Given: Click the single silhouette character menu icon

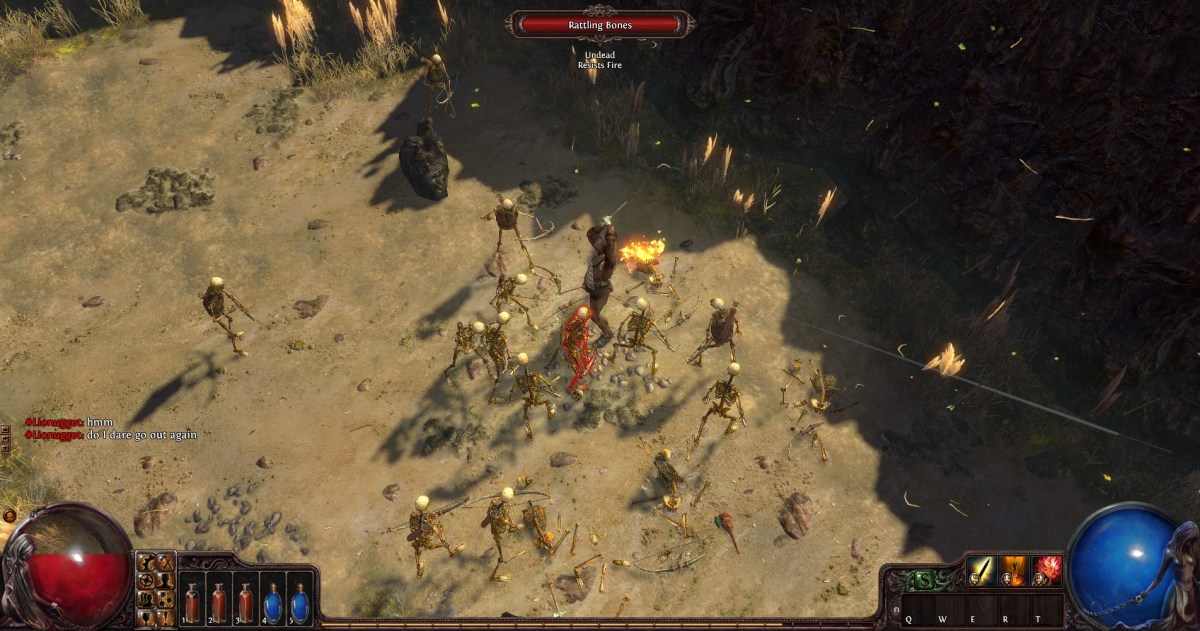Looking at the screenshot, I should 165,580.
